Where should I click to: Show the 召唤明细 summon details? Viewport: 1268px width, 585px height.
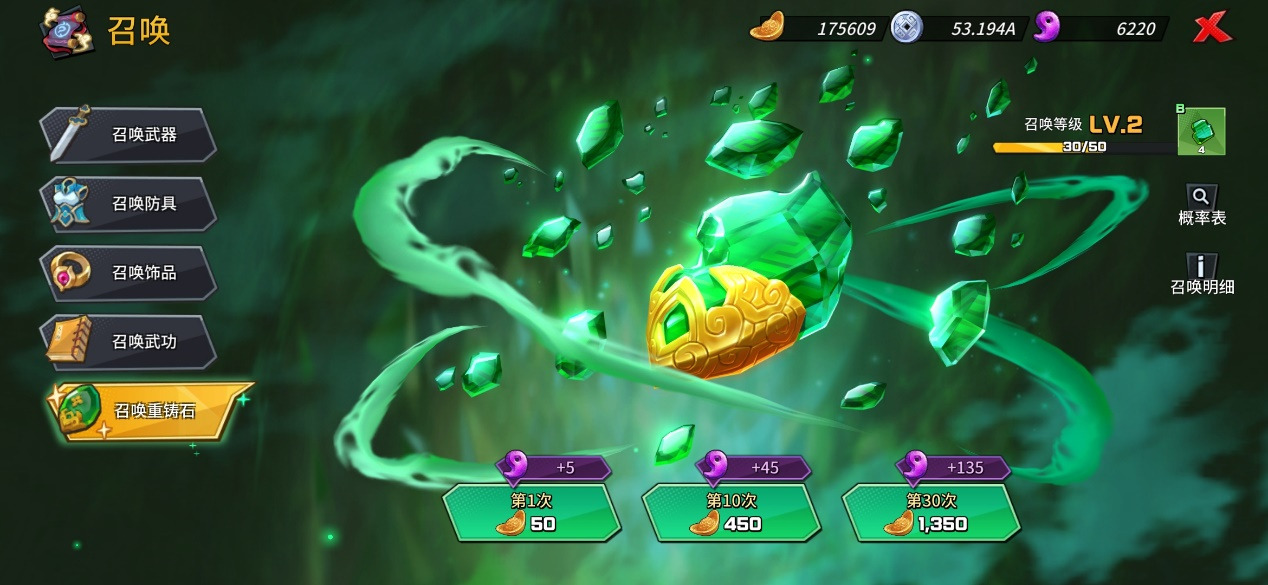click(x=1202, y=274)
